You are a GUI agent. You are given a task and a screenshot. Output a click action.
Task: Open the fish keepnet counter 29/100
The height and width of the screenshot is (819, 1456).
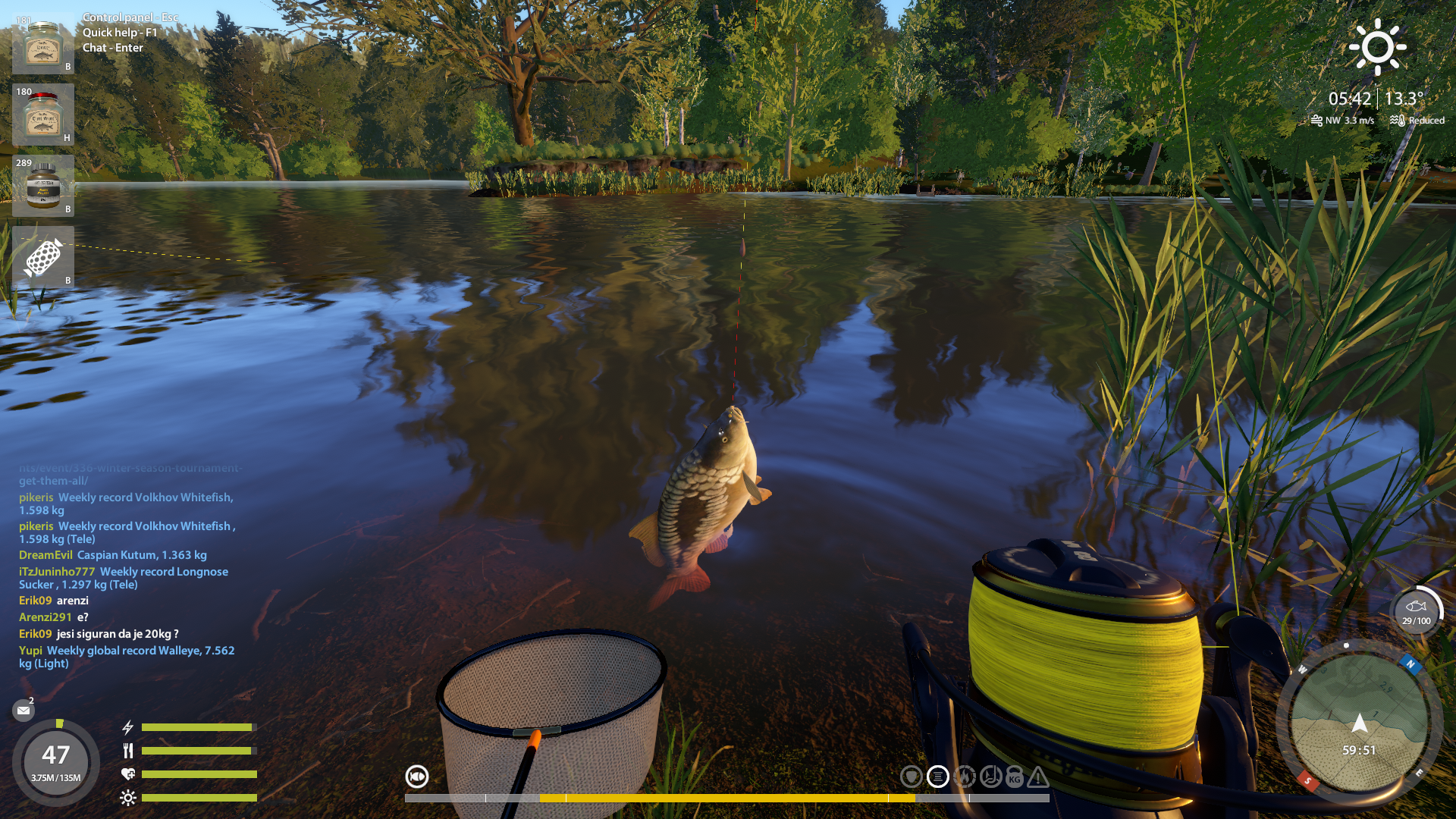pos(1416,611)
